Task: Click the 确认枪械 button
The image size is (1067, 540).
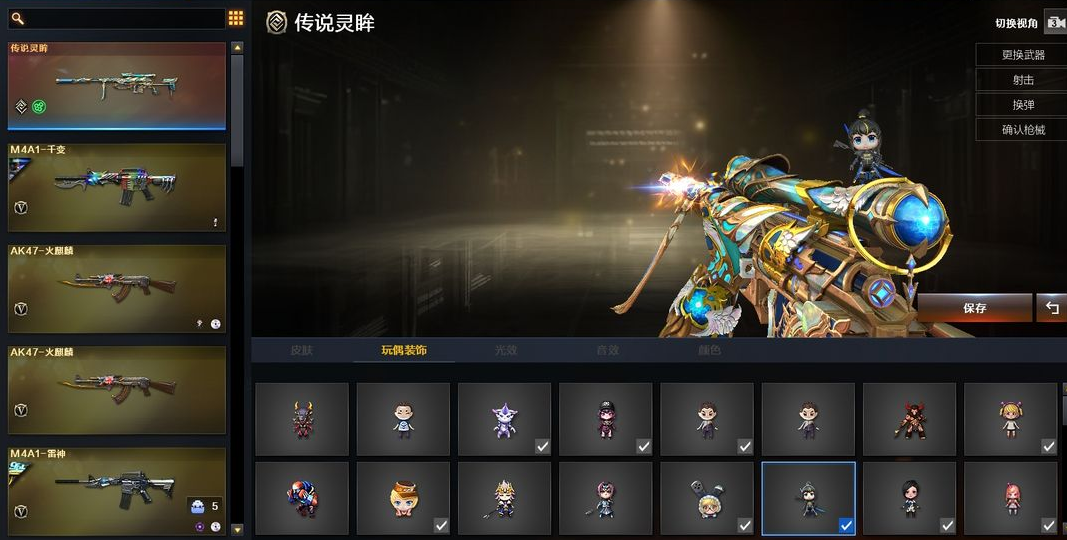Action: [x=1022, y=129]
